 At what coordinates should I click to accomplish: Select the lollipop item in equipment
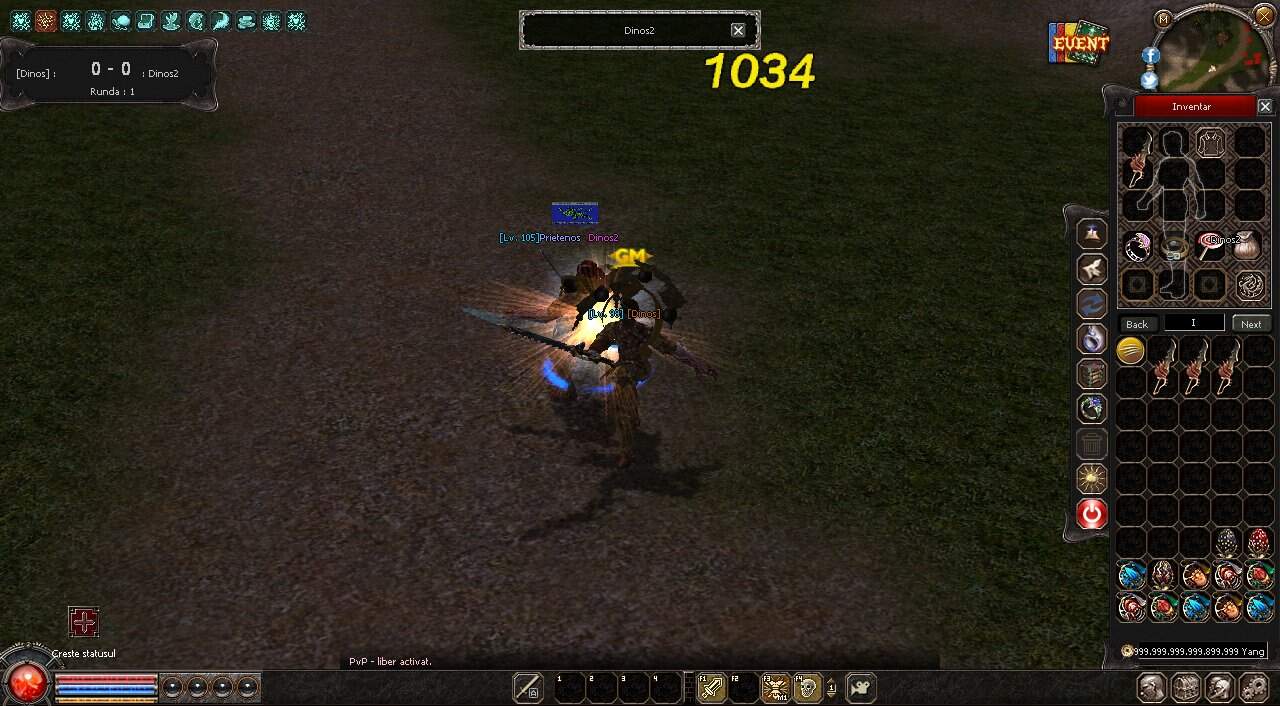pos(1210,246)
